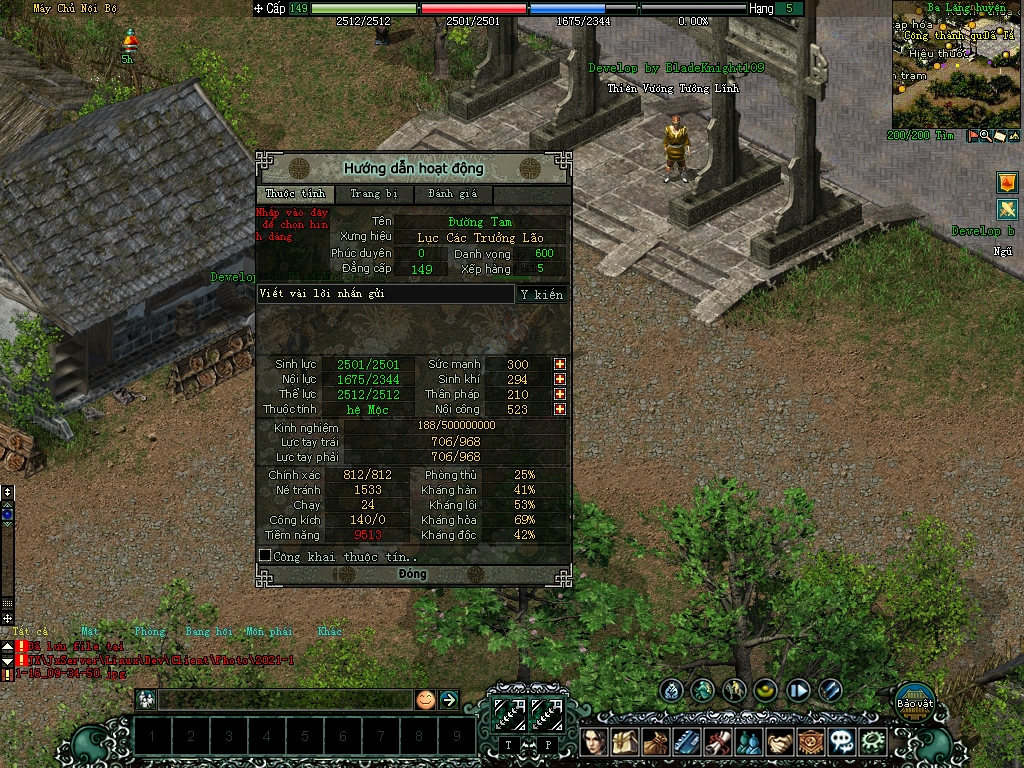Open the Bảo vật treasure button
This screenshot has height=768, width=1024.
click(914, 697)
